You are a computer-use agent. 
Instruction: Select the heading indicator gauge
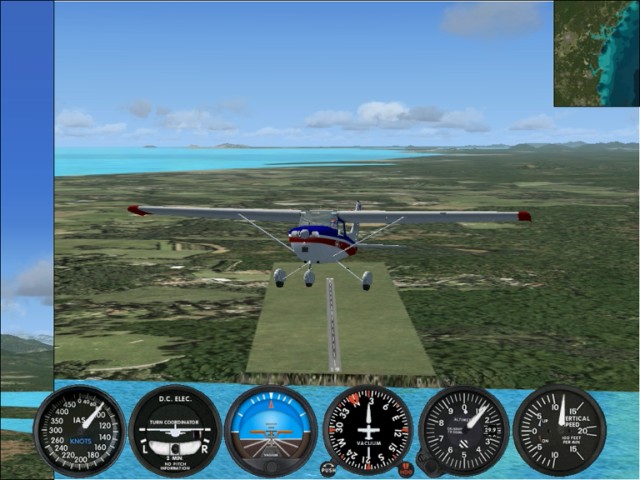pyautogui.click(x=368, y=430)
